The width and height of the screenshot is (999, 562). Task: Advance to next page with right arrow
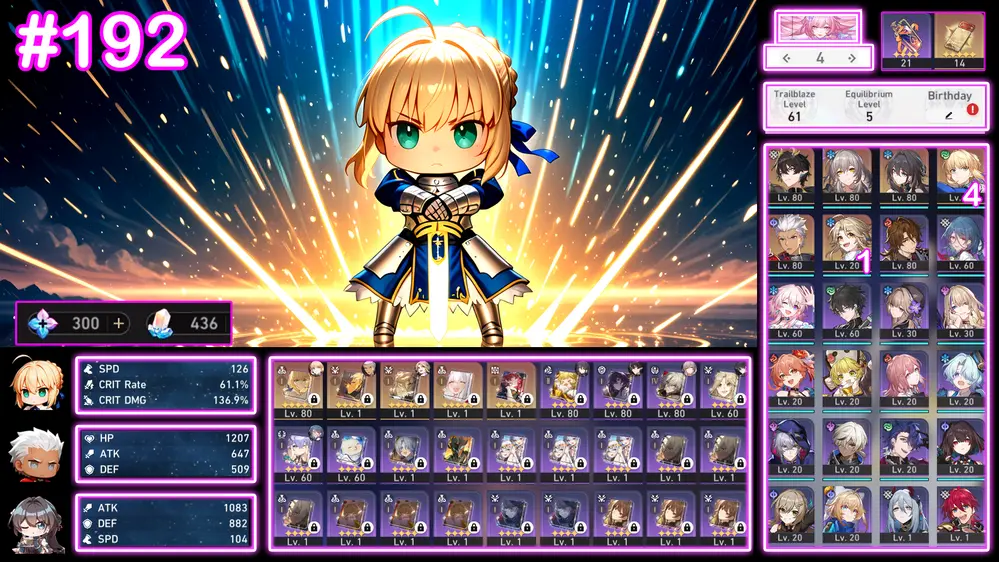[x=852, y=58]
